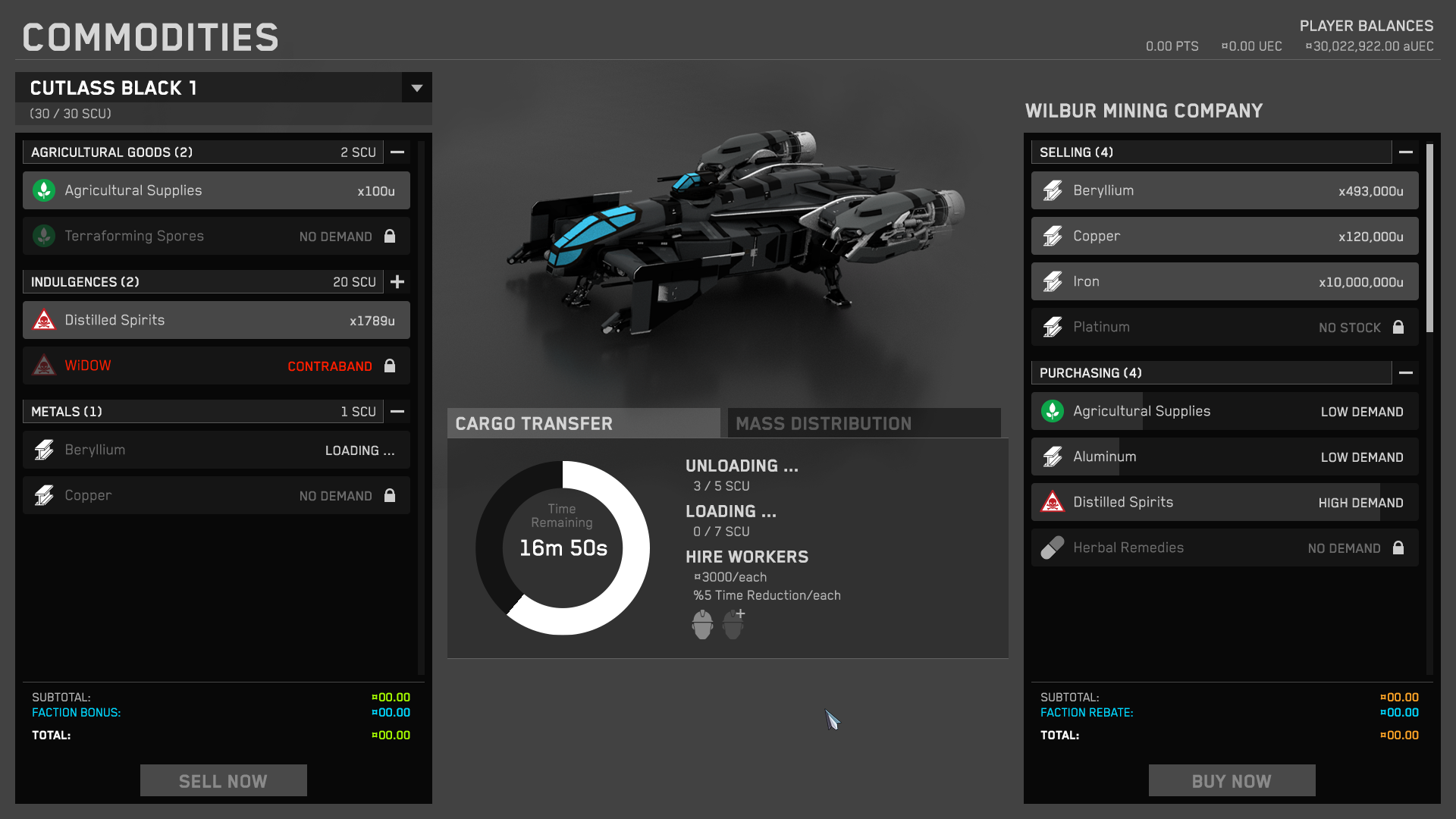This screenshot has width=1456, height=819.
Task: Select Aluminum in the purchasing list
Action: [1224, 457]
